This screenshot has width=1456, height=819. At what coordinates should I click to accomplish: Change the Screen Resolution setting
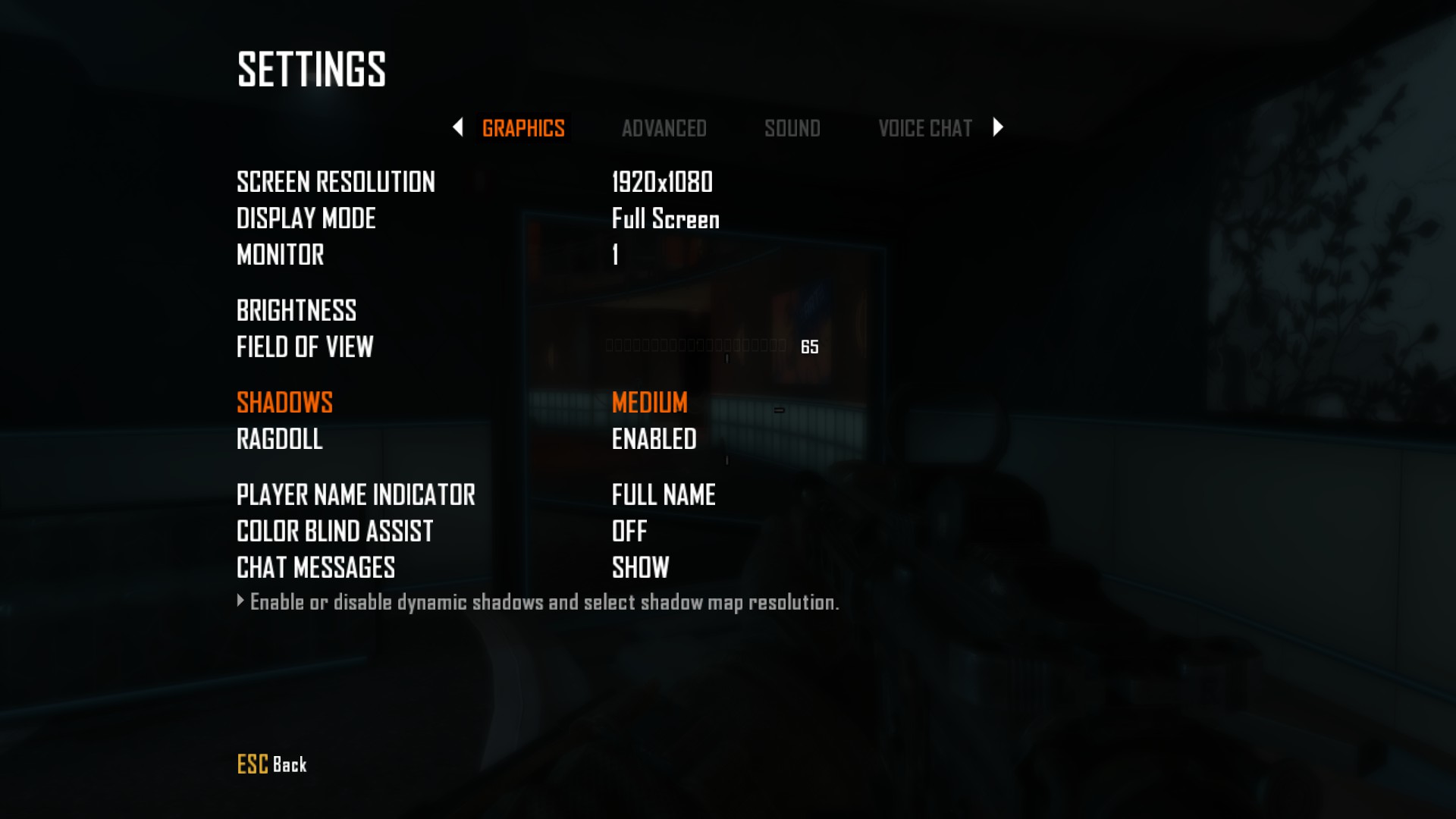tap(661, 182)
